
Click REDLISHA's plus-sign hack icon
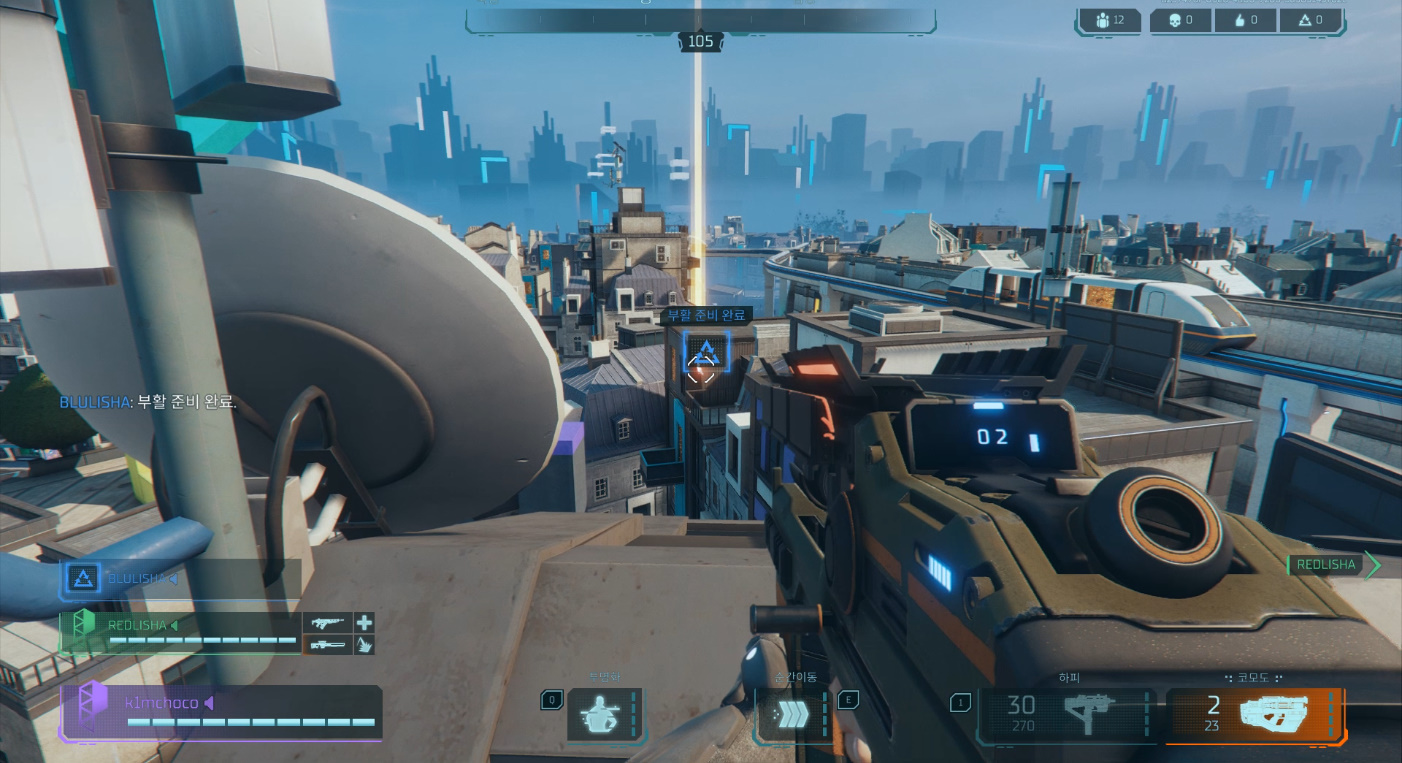coord(364,622)
